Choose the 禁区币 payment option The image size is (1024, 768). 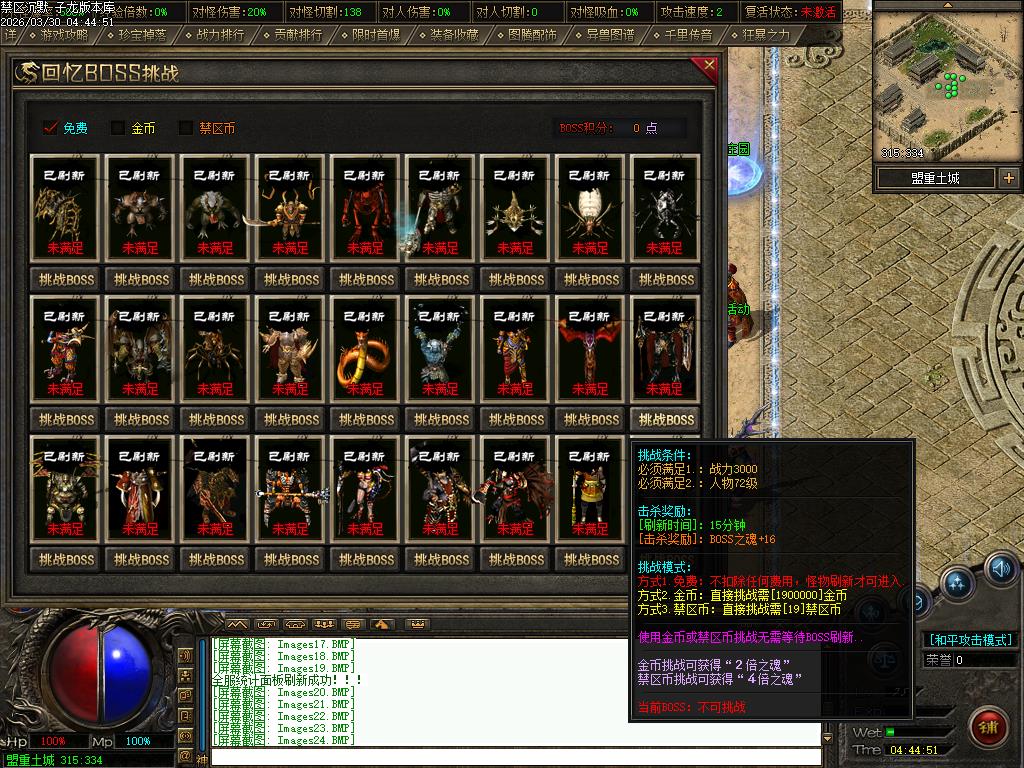coord(186,128)
